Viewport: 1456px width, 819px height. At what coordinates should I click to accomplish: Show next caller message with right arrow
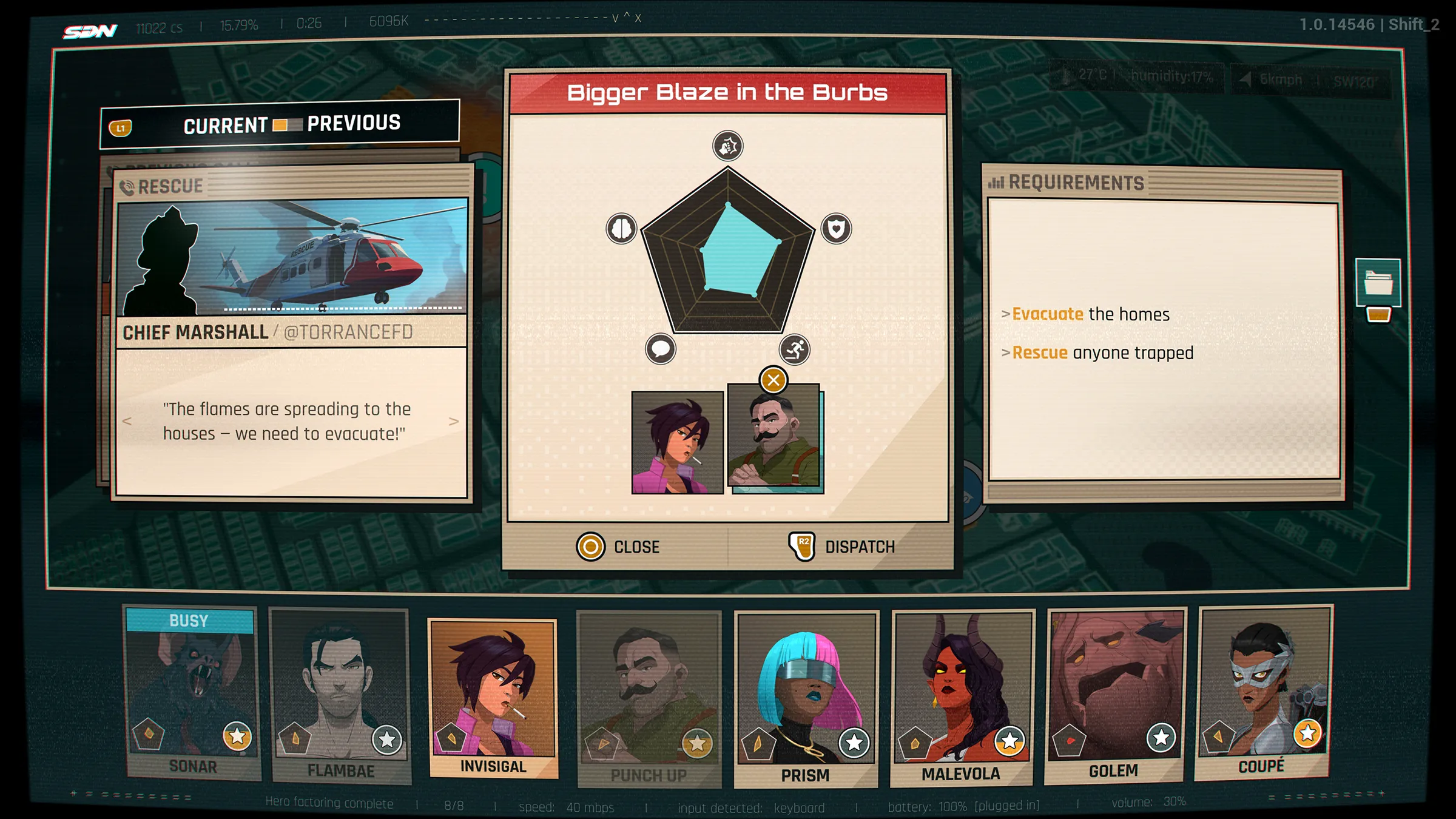click(x=454, y=421)
